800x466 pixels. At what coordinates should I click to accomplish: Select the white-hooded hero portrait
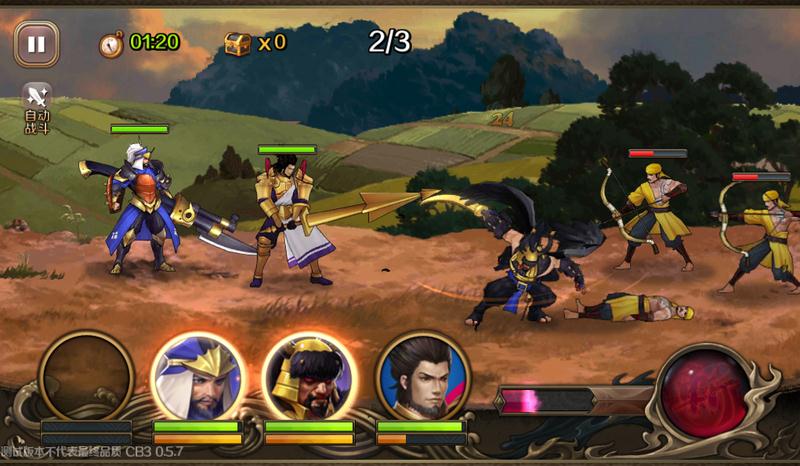click(x=197, y=378)
